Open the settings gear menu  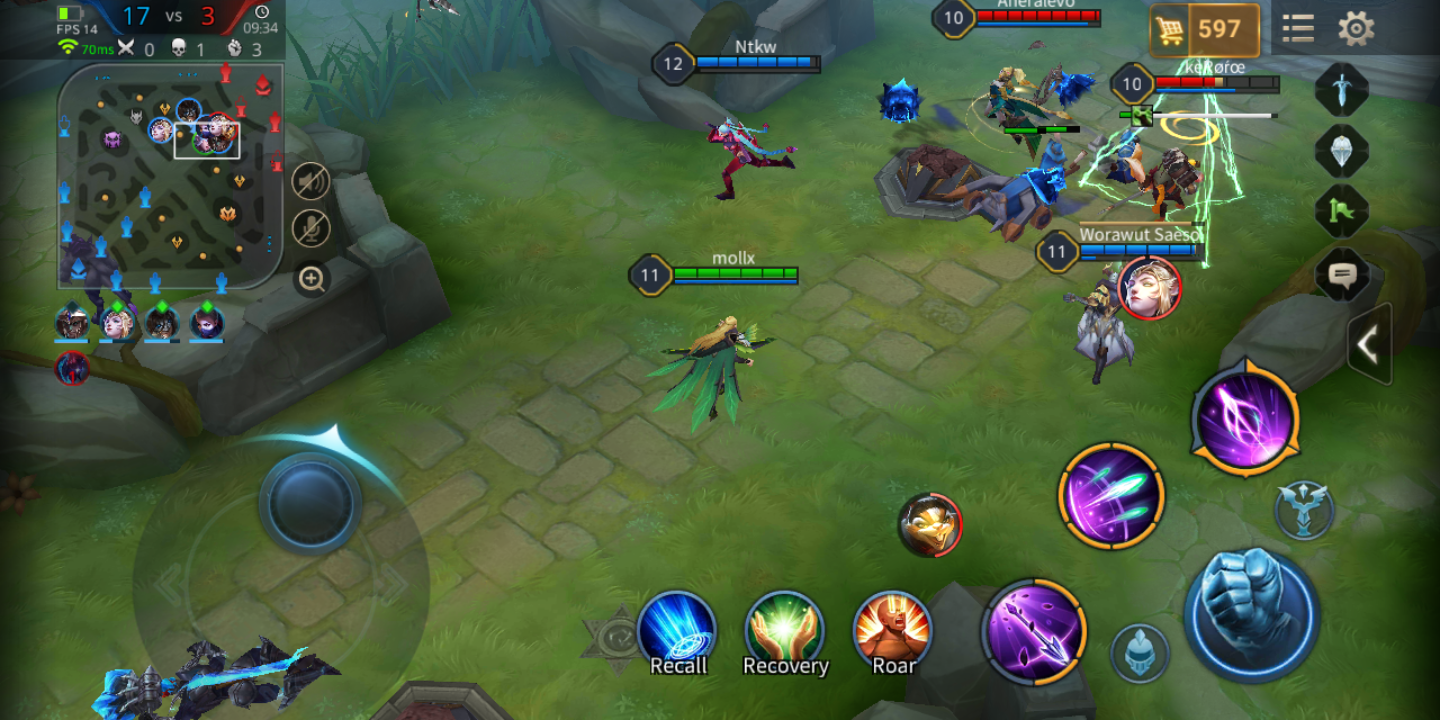point(1355,29)
